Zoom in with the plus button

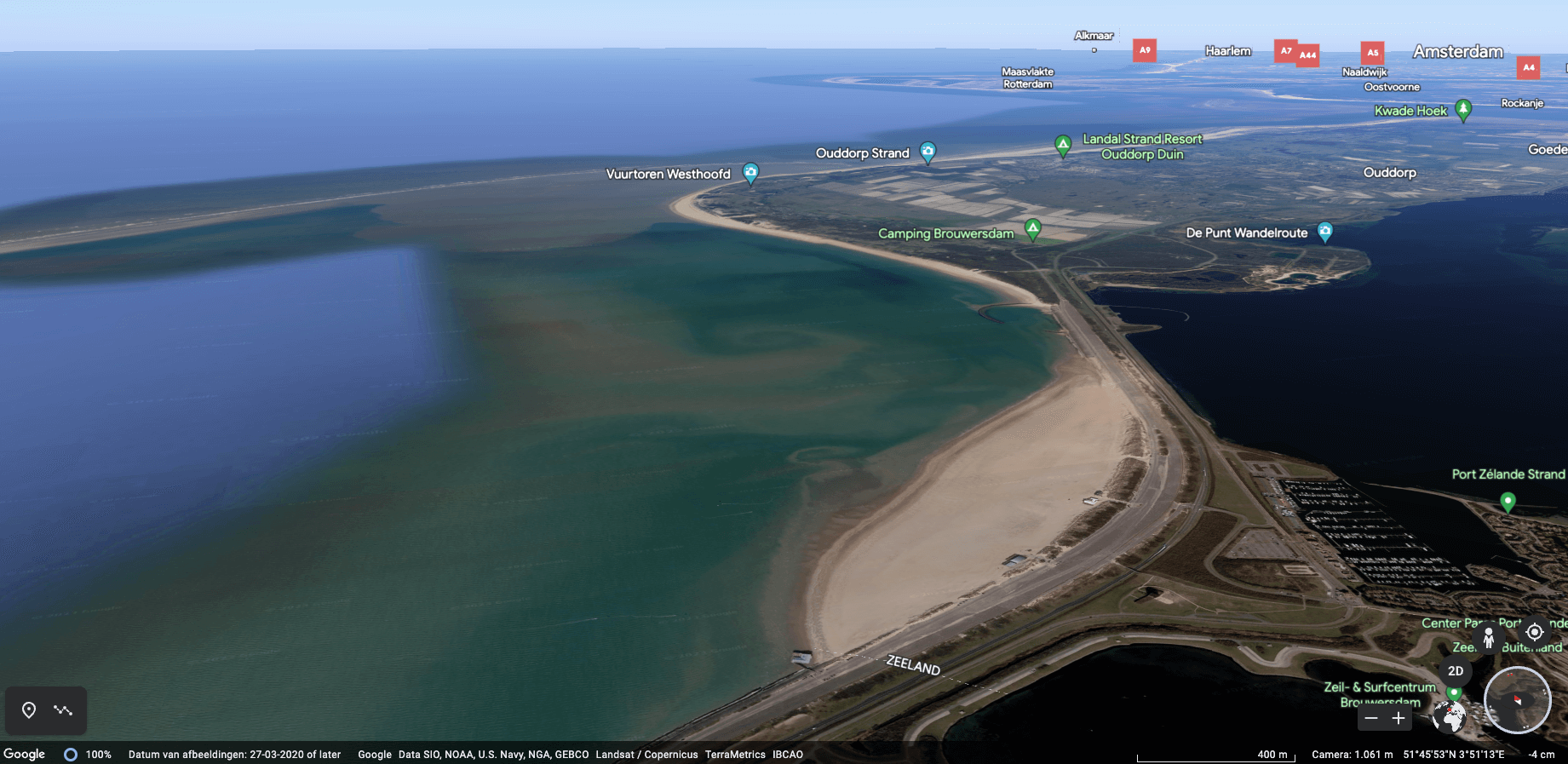(x=1398, y=719)
